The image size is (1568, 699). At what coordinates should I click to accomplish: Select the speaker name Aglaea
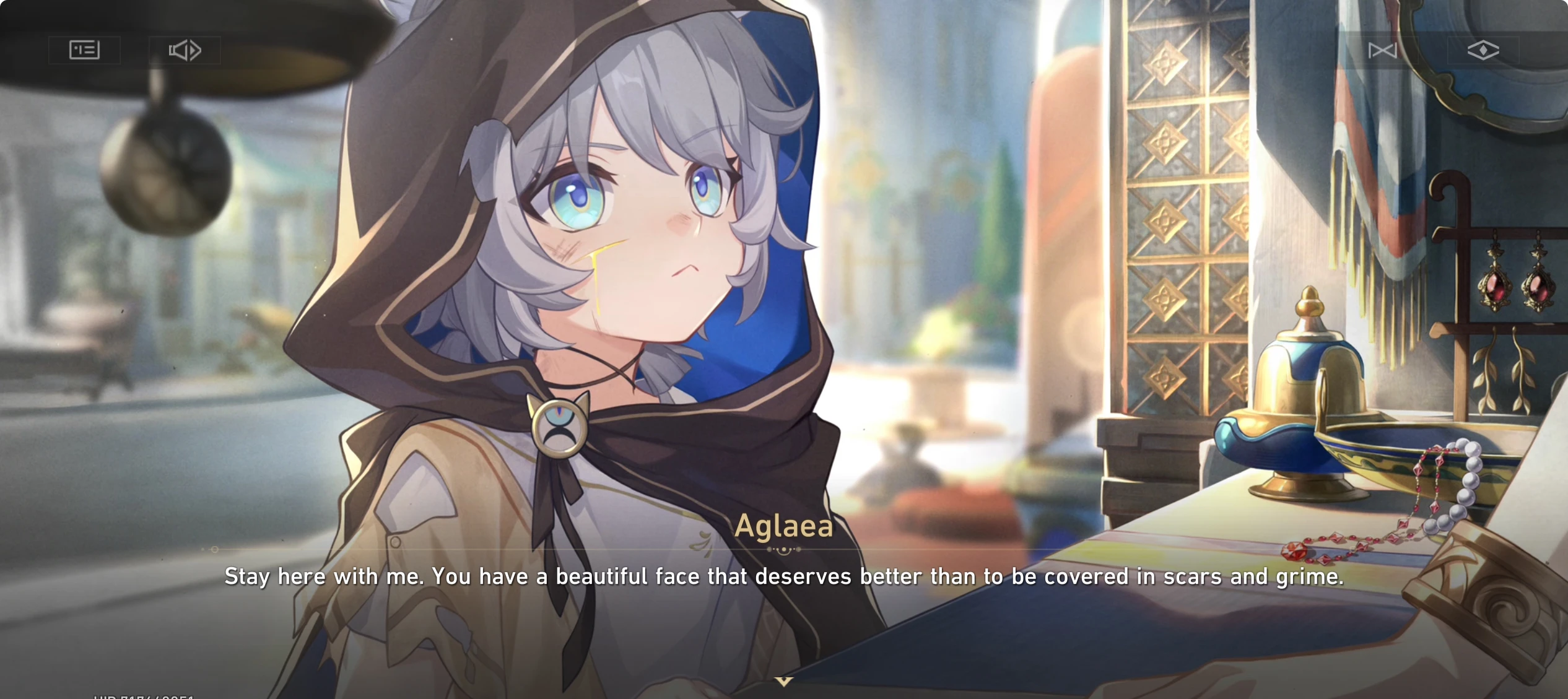[783, 528]
